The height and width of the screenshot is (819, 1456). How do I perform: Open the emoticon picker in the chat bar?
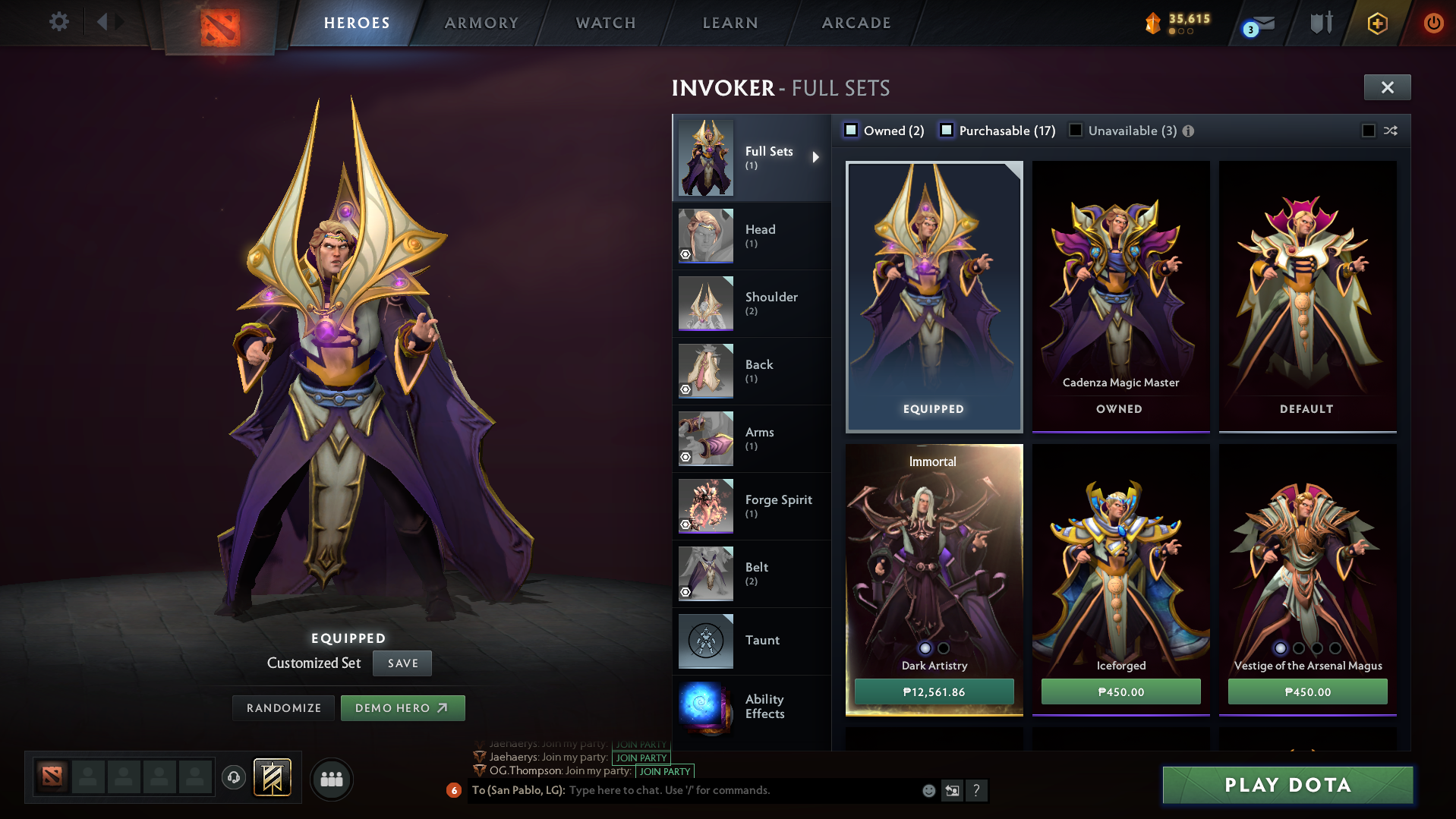point(928,790)
